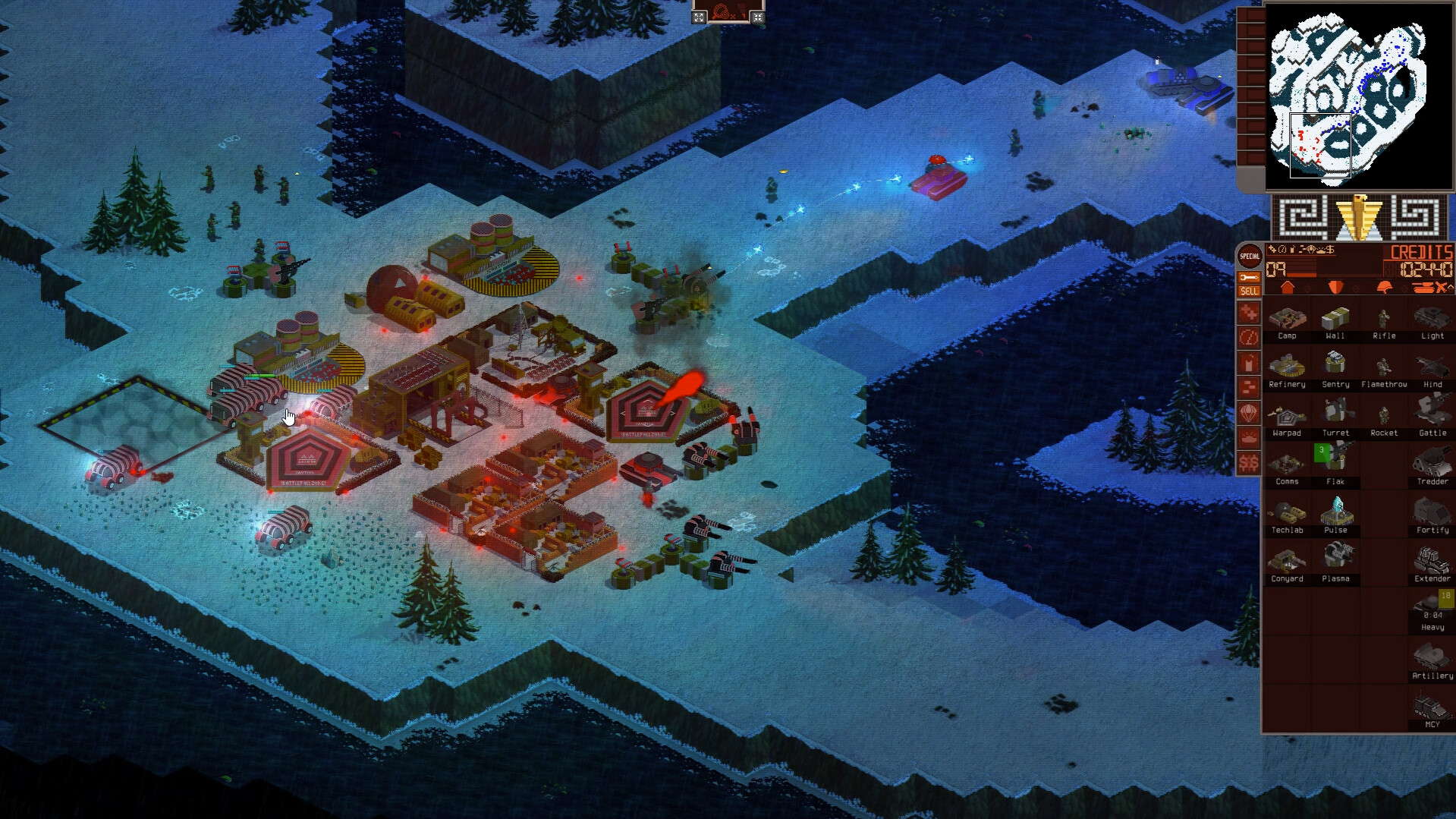
Task: Select the Artillery unit build icon
Action: 1430,657
